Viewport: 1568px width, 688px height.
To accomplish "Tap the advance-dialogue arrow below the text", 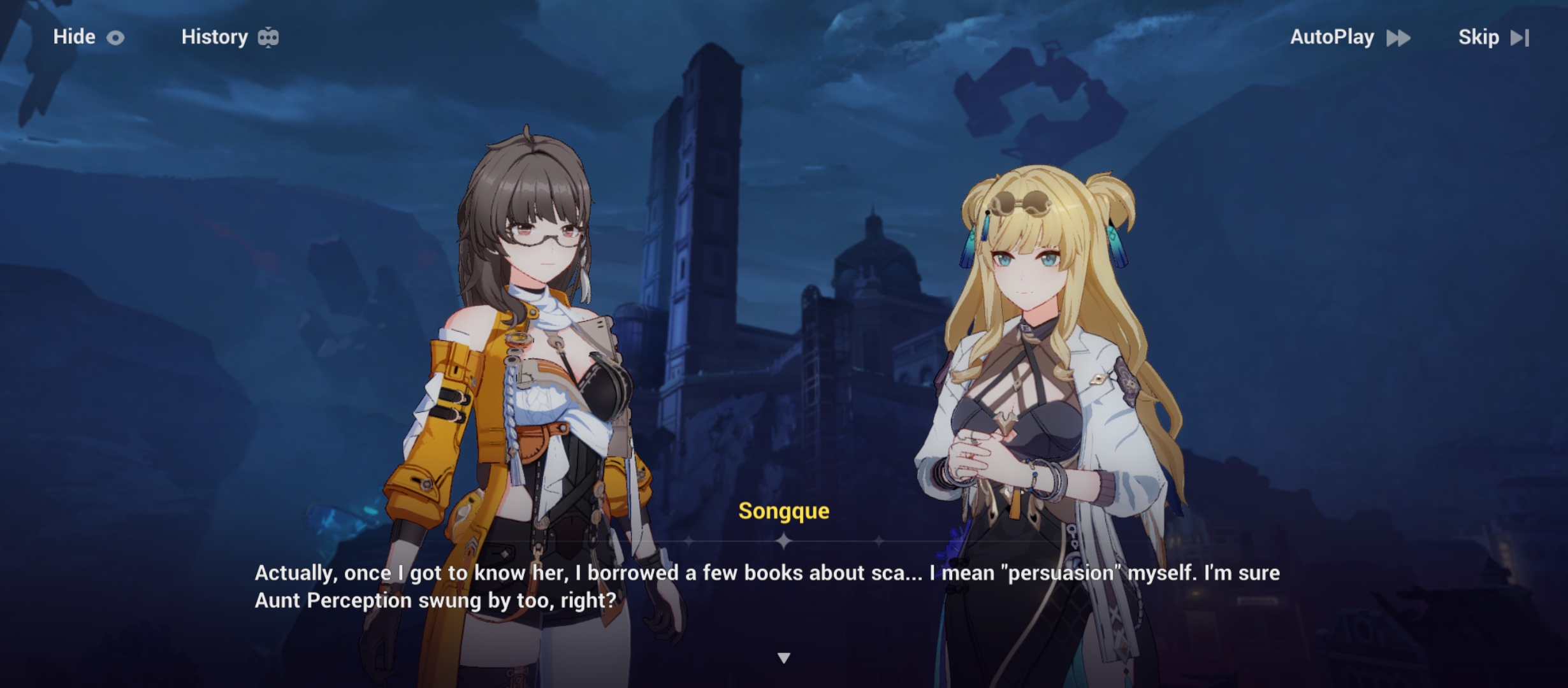I will (783, 657).
